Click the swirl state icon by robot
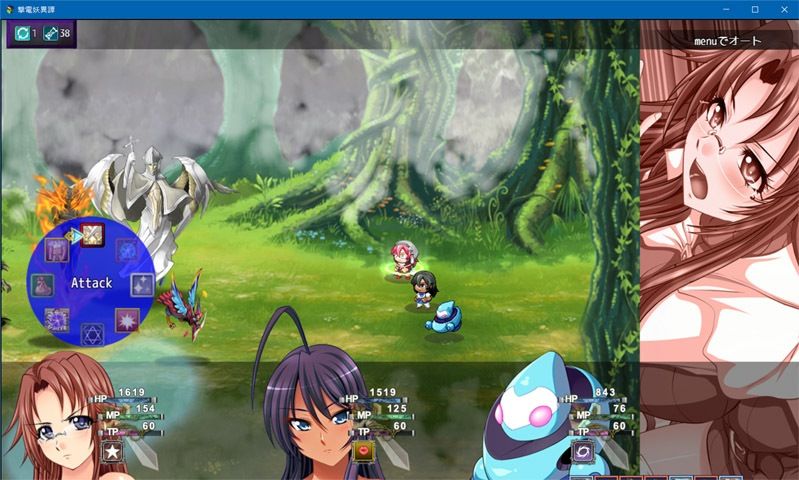The image size is (799, 480). 583,452
